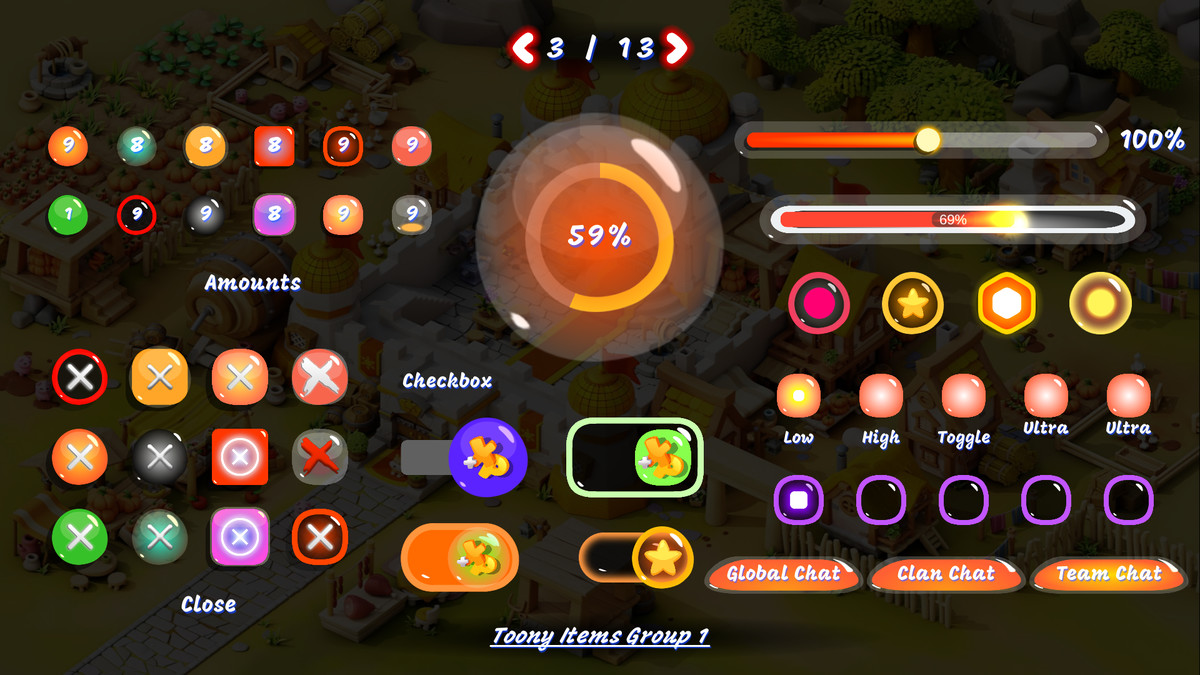
Task: Select the round gold star button
Action: pyautogui.click(x=913, y=303)
